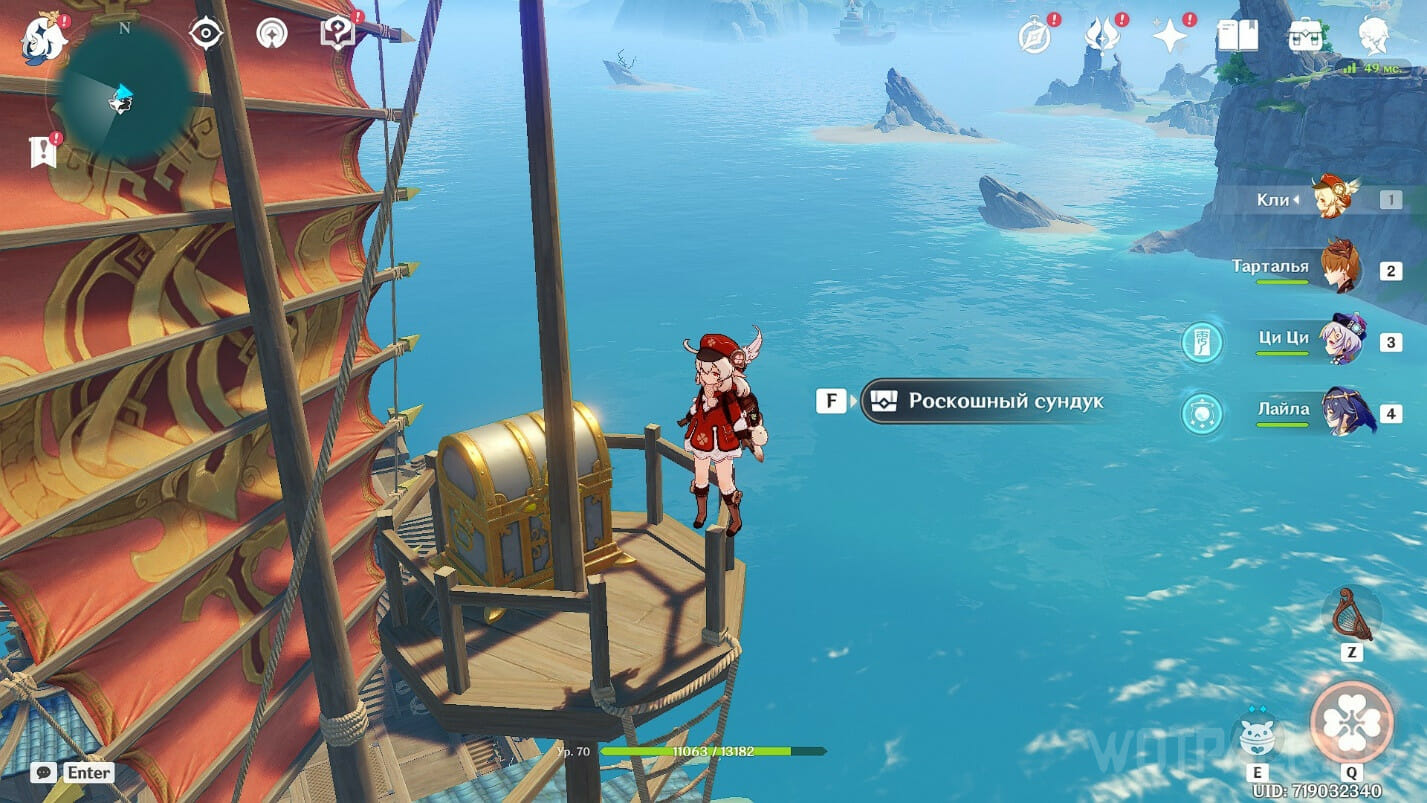Open the wish star icon

pos(1169,37)
